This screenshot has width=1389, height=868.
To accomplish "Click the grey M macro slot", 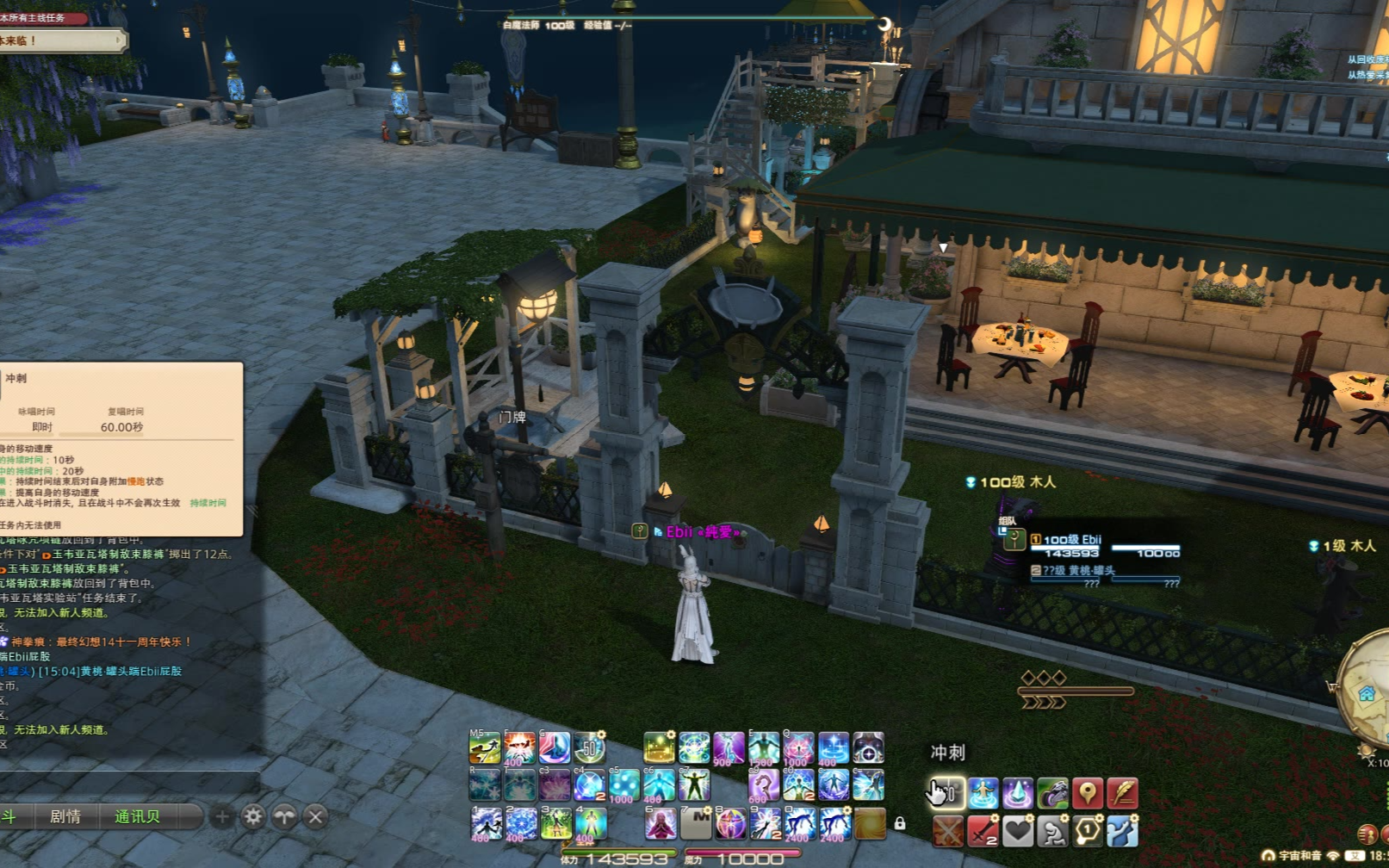I will click(x=696, y=824).
